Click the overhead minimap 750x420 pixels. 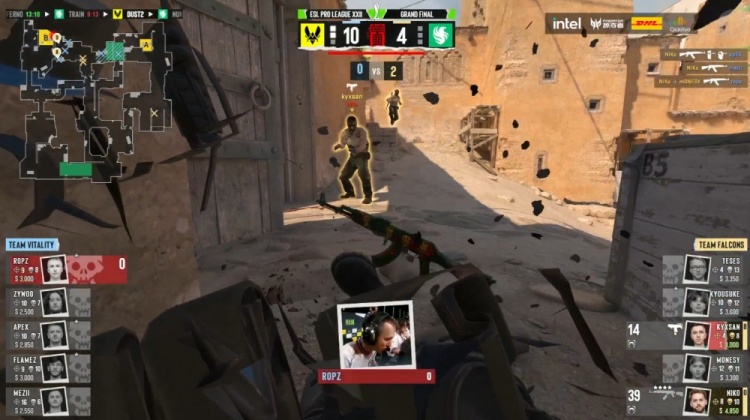[90, 100]
